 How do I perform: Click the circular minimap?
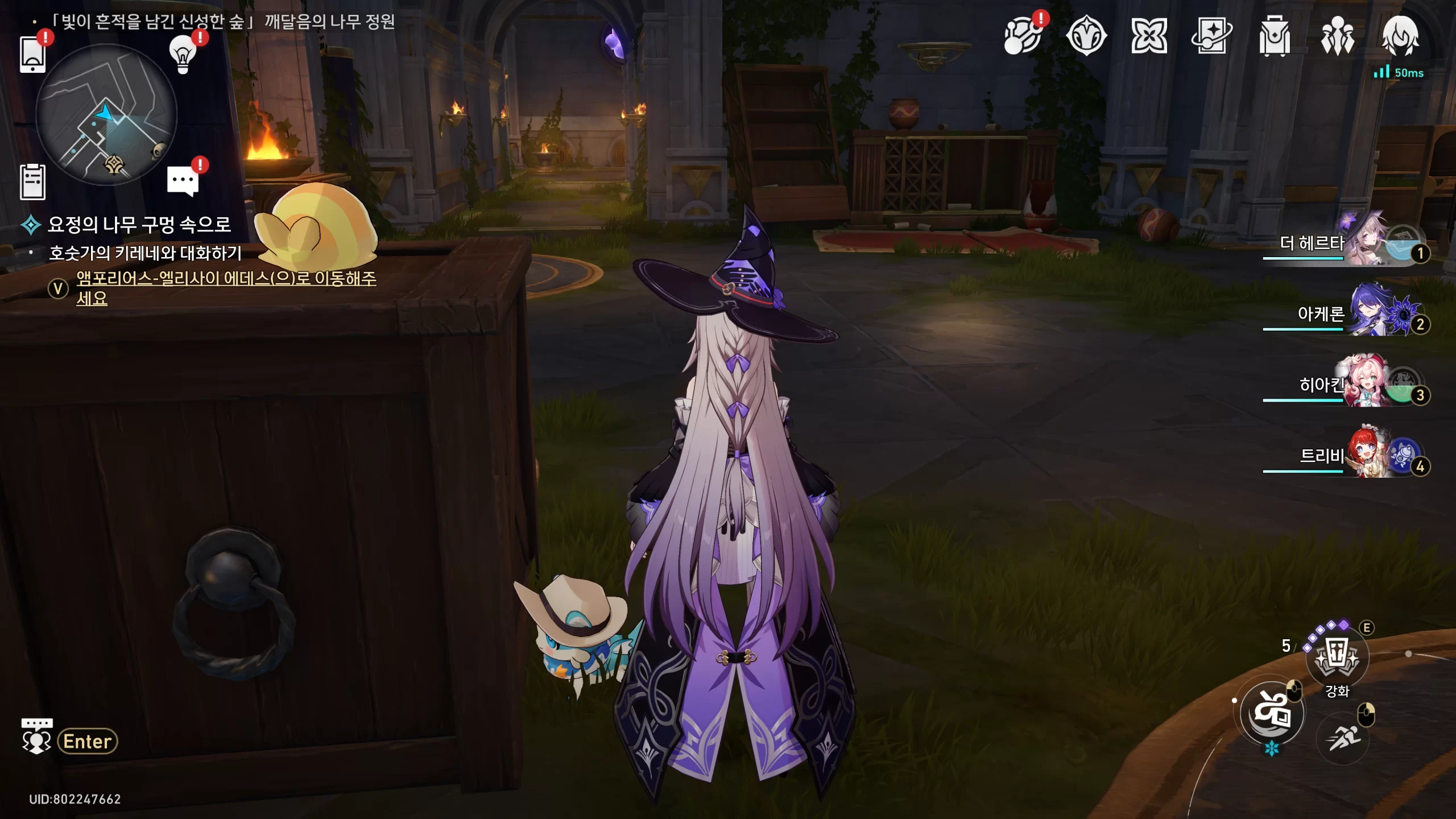pyautogui.click(x=106, y=115)
